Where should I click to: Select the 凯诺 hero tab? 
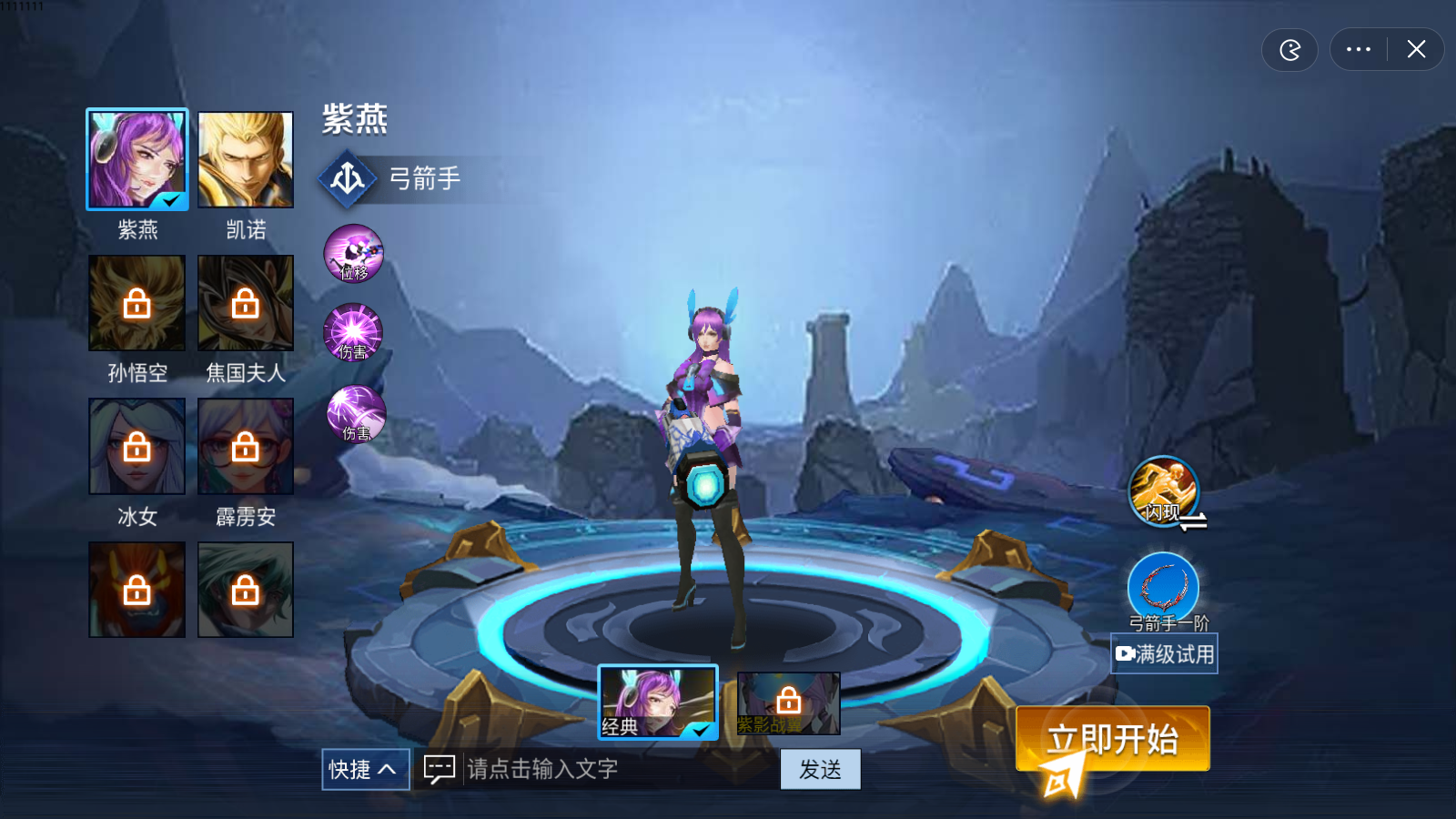click(245, 159)
